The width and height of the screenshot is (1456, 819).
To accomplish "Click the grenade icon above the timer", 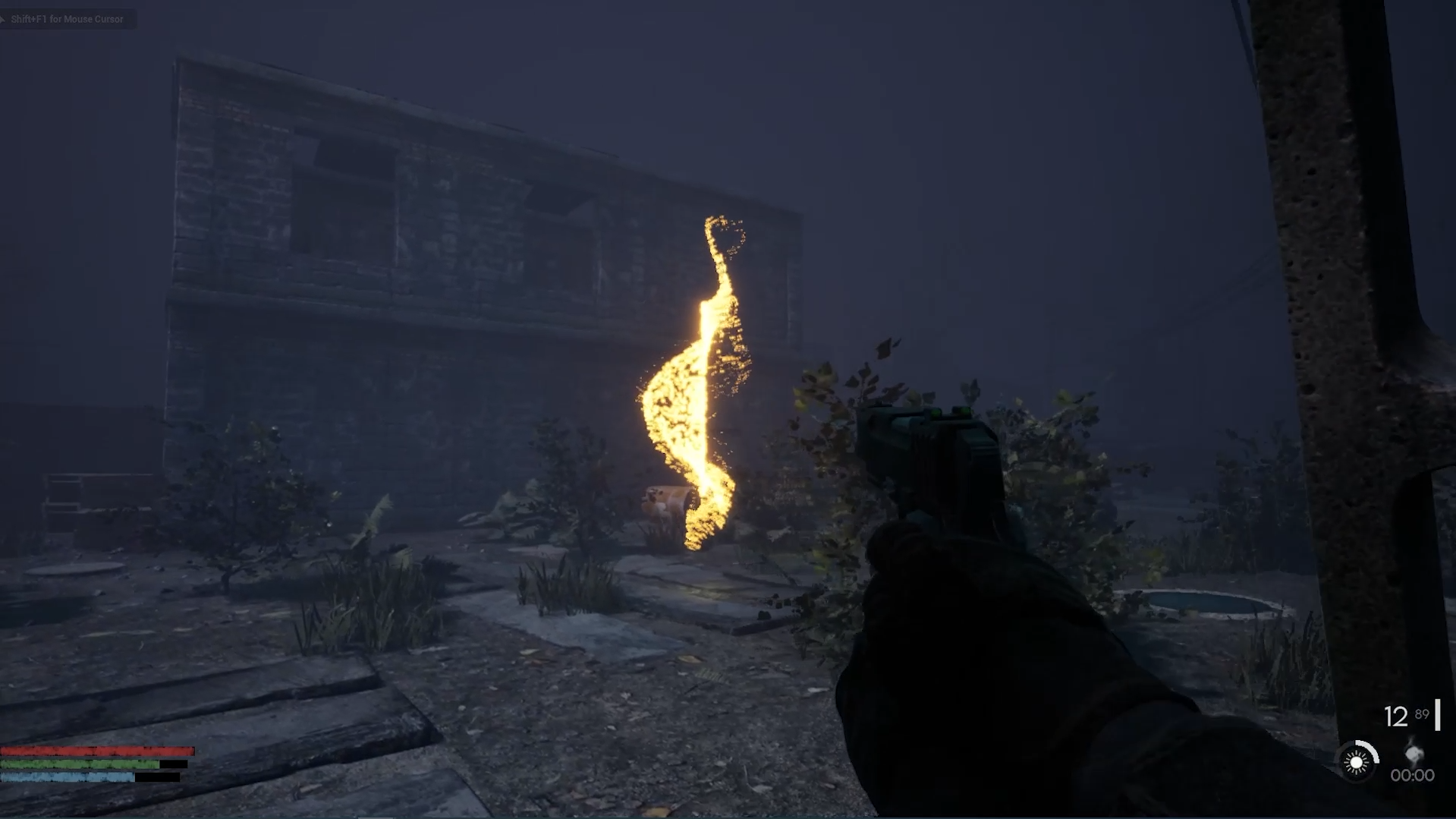I will click(1414, 753).
